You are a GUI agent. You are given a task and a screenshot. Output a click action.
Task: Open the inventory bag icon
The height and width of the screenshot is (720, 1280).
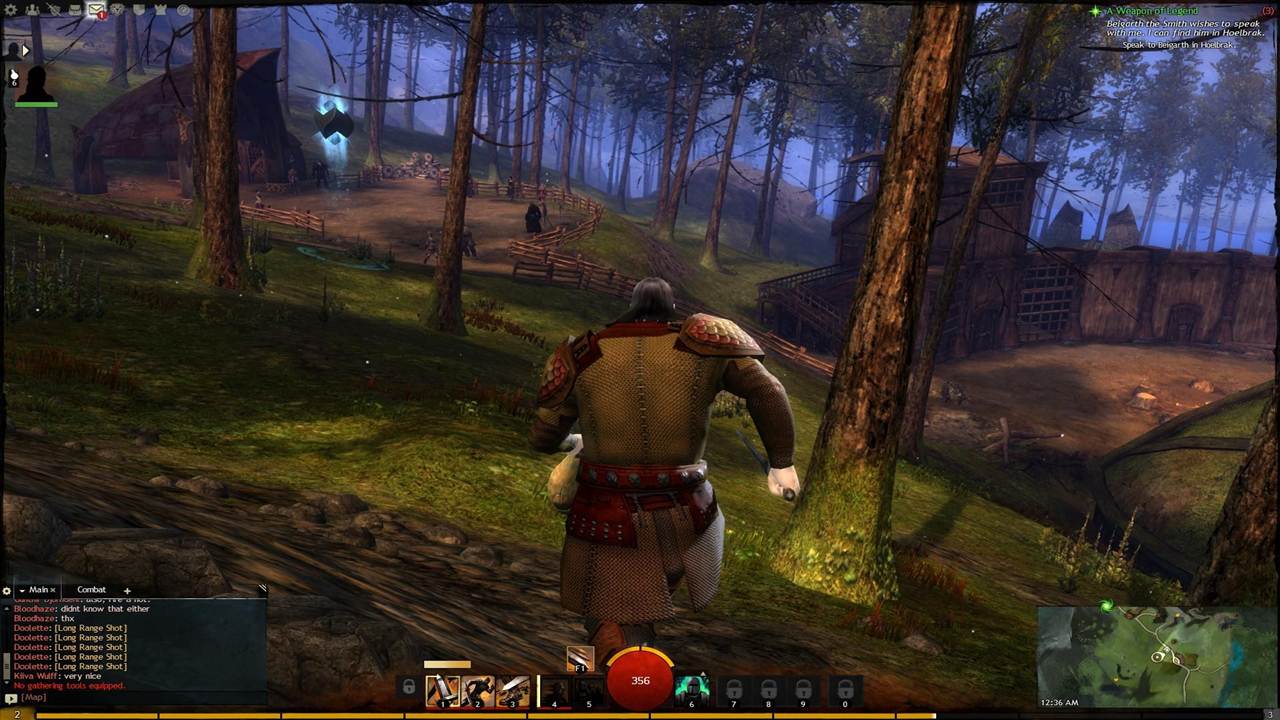(75, 10)
